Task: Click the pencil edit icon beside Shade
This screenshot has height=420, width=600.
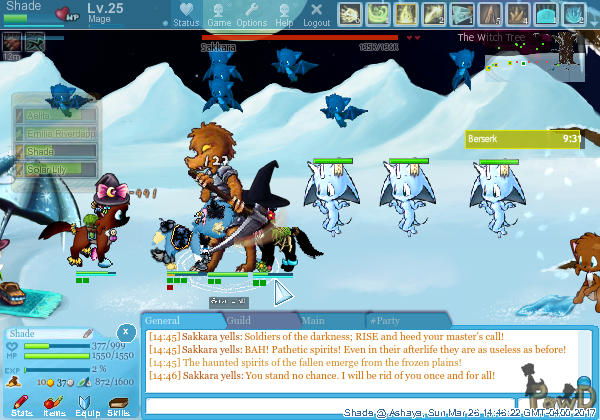Action: 87,333
